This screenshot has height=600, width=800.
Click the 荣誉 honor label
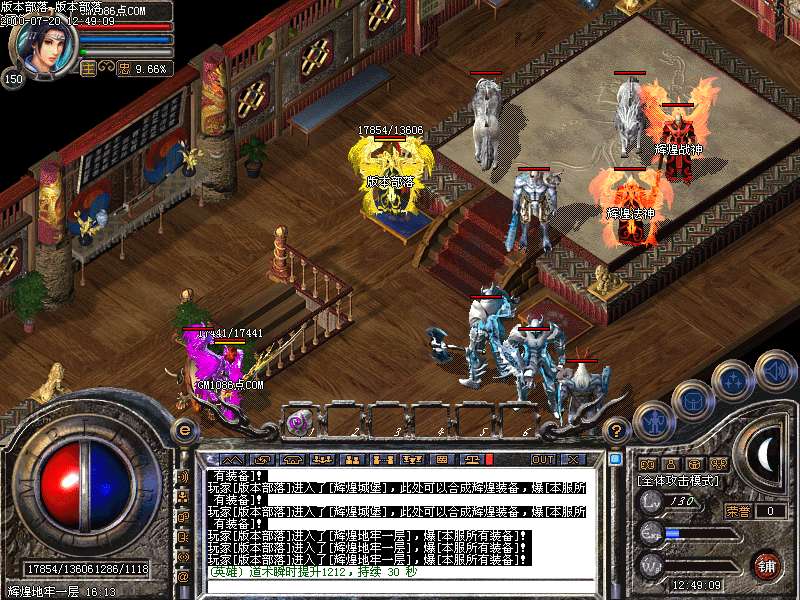click(x=738, y=511)
